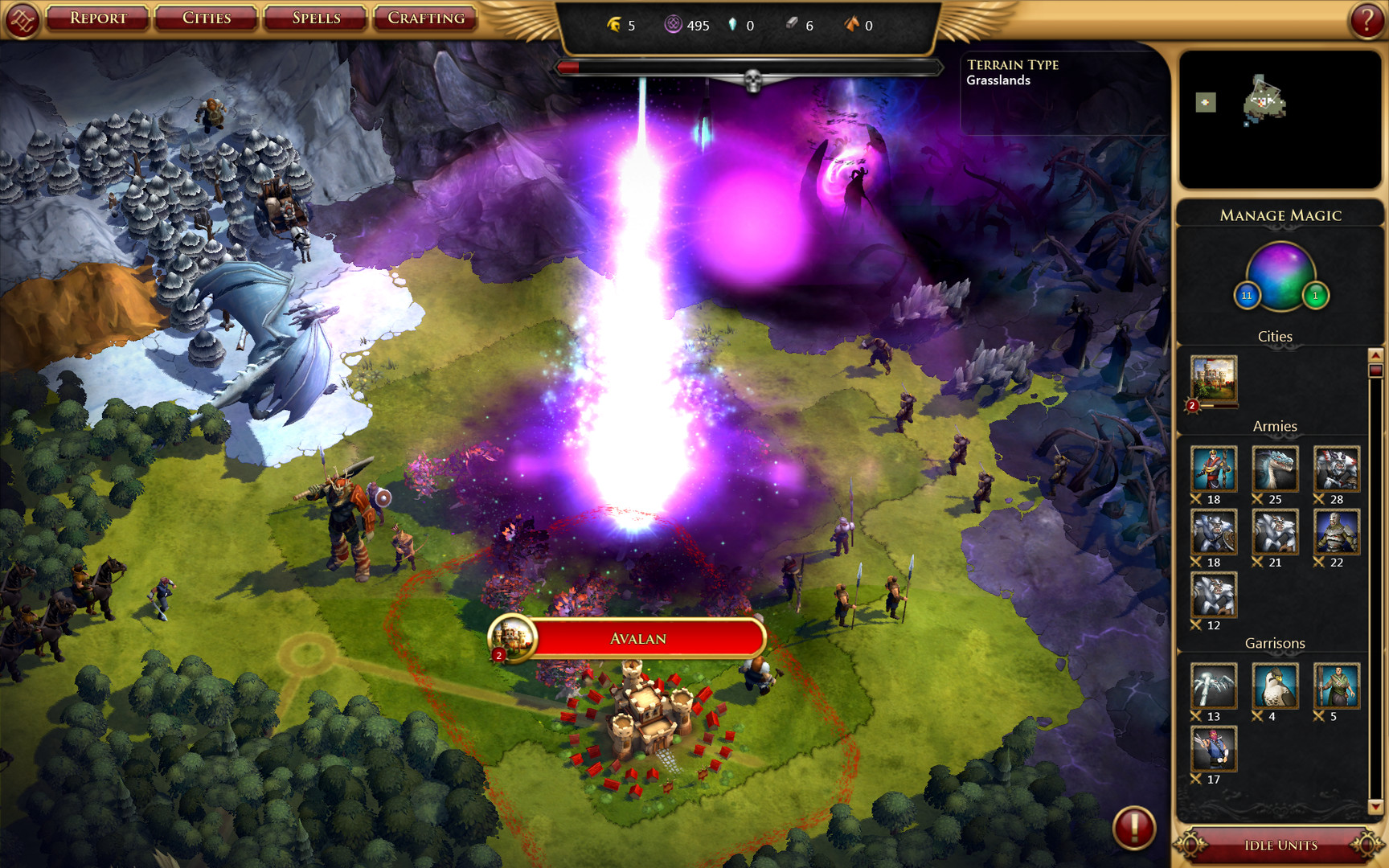Click the purple mana resource icon

tap(670, 25)
